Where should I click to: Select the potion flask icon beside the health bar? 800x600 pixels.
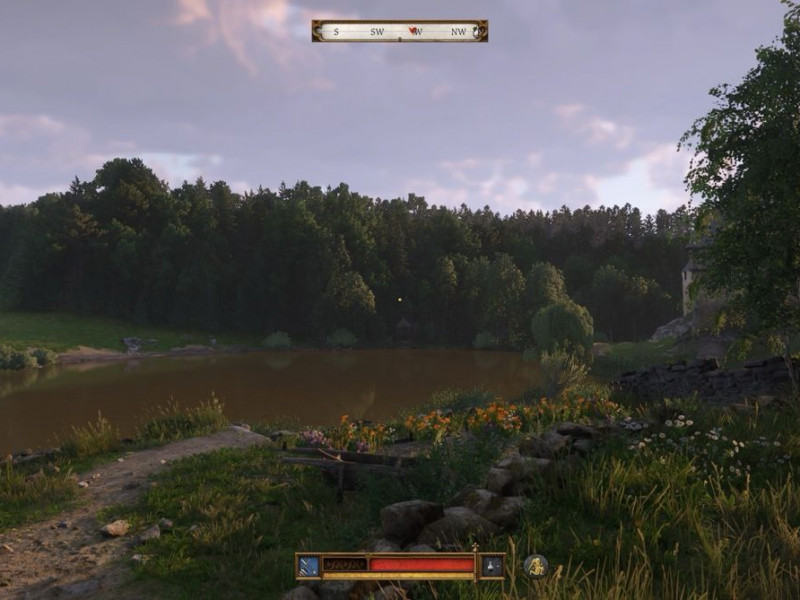point(491,566)
